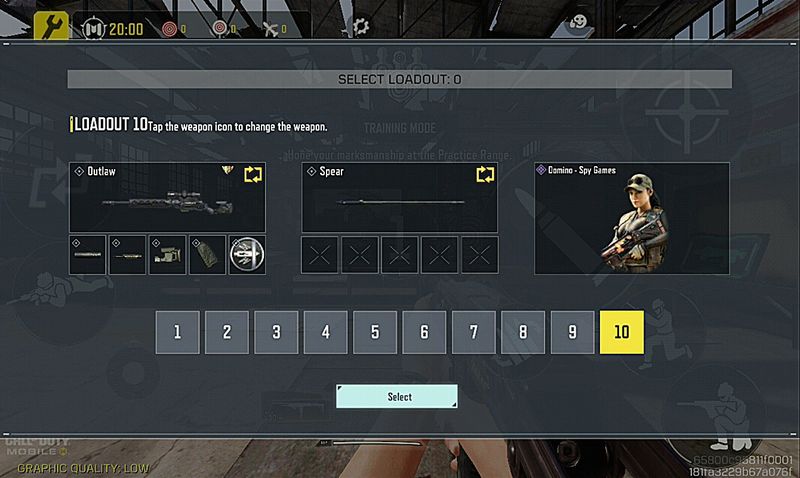
Task: Select the highlighted loadout 10 tile
Action: pyautogui.click(x=621, y=332)
